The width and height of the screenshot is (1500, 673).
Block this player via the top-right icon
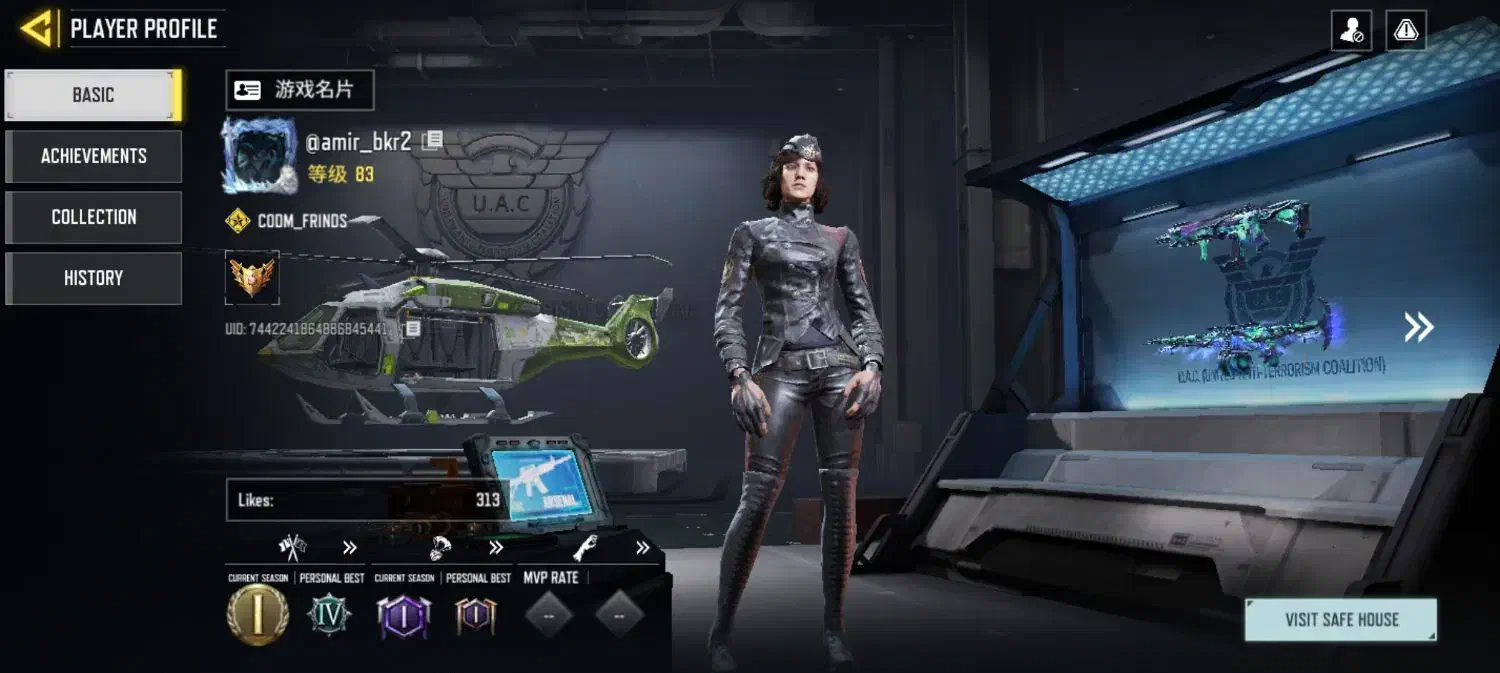[1351, 31]
